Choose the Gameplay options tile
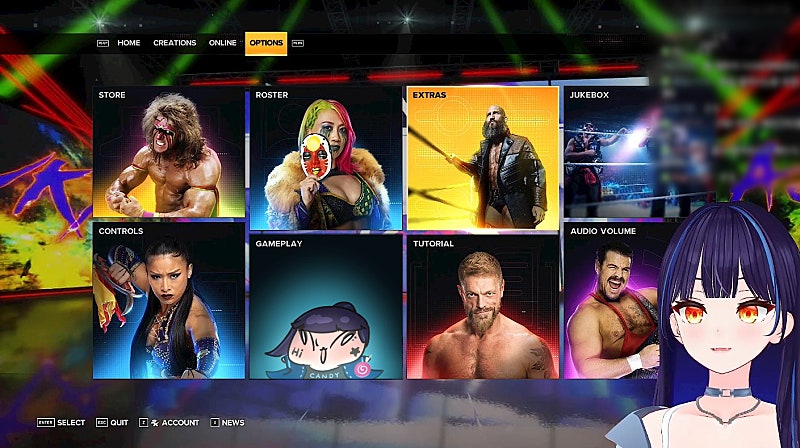This screenshot has width=800, height=448. (x=326, y=306)
